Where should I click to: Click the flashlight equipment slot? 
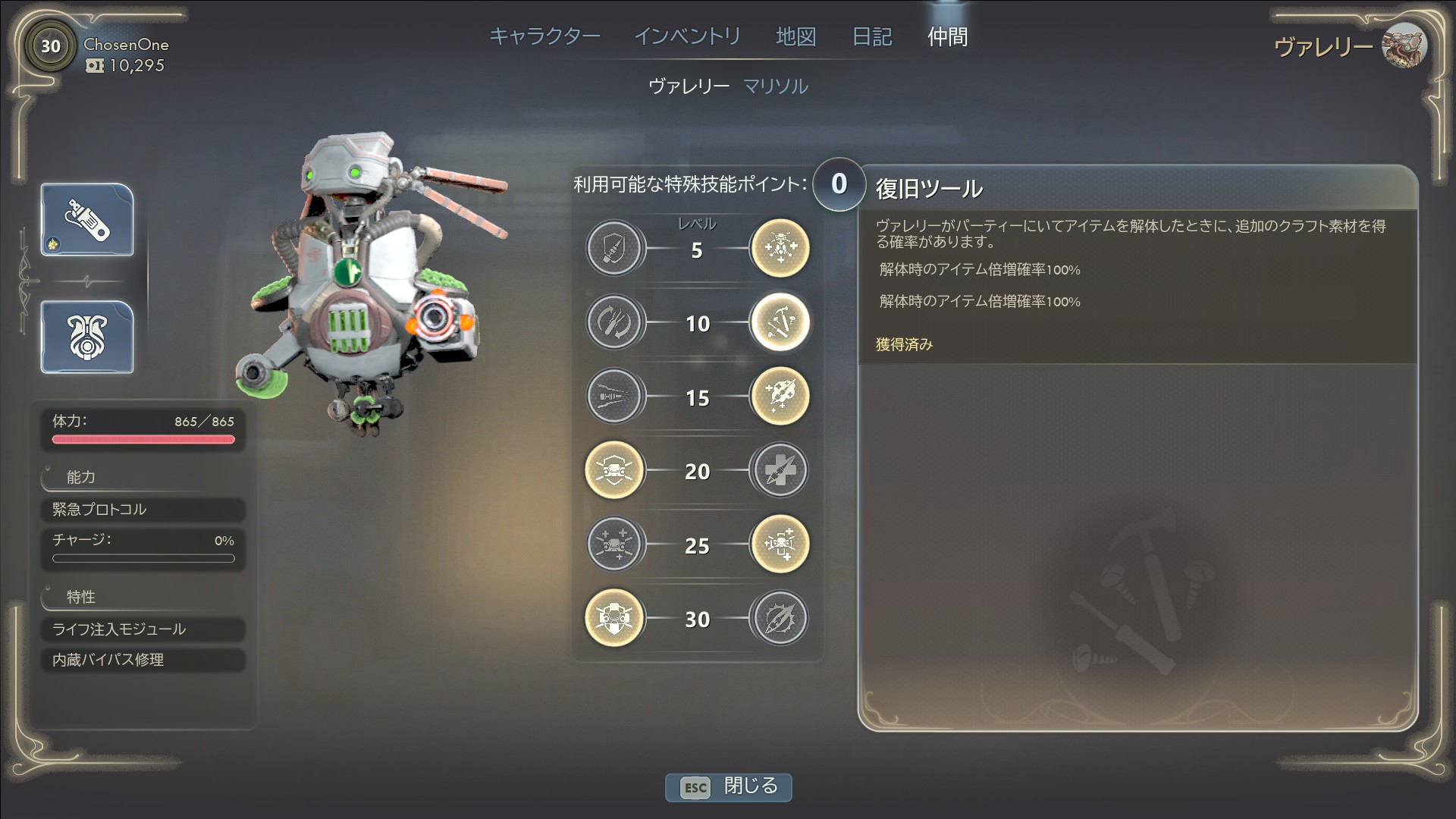87,220
